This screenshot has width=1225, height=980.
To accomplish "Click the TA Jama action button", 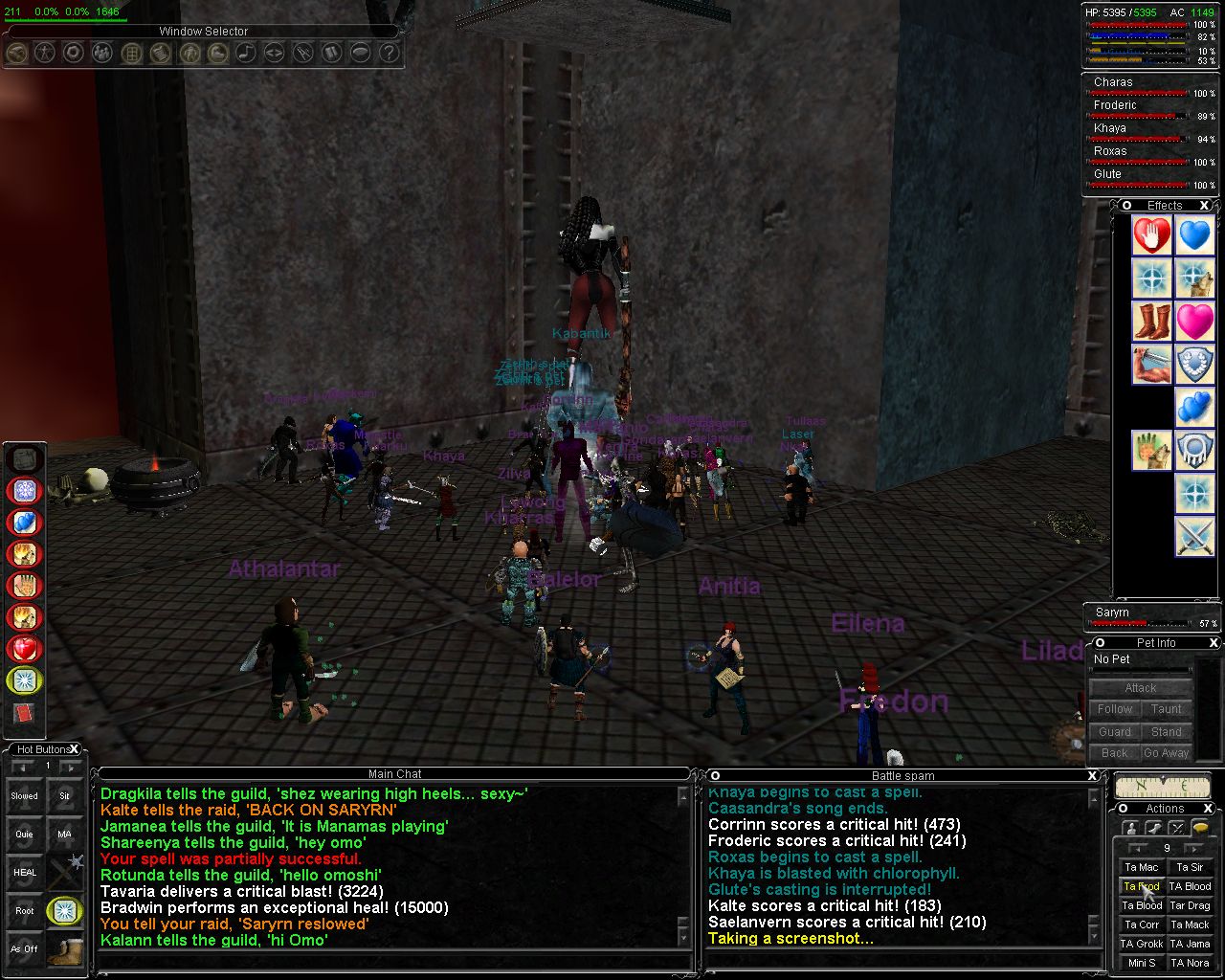I will click(x=1191, y=944).
